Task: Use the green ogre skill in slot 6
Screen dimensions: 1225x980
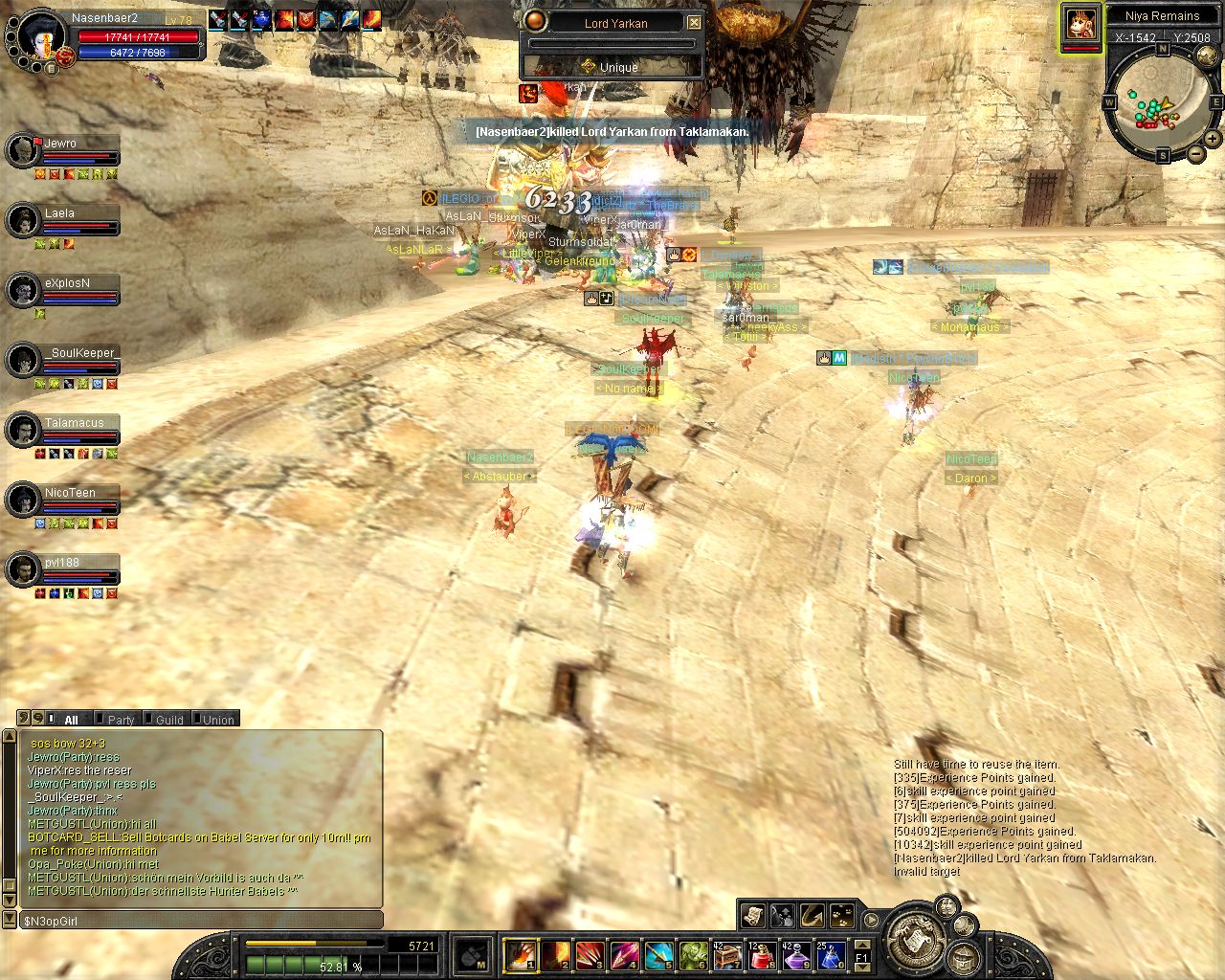Action: (693, 955)
